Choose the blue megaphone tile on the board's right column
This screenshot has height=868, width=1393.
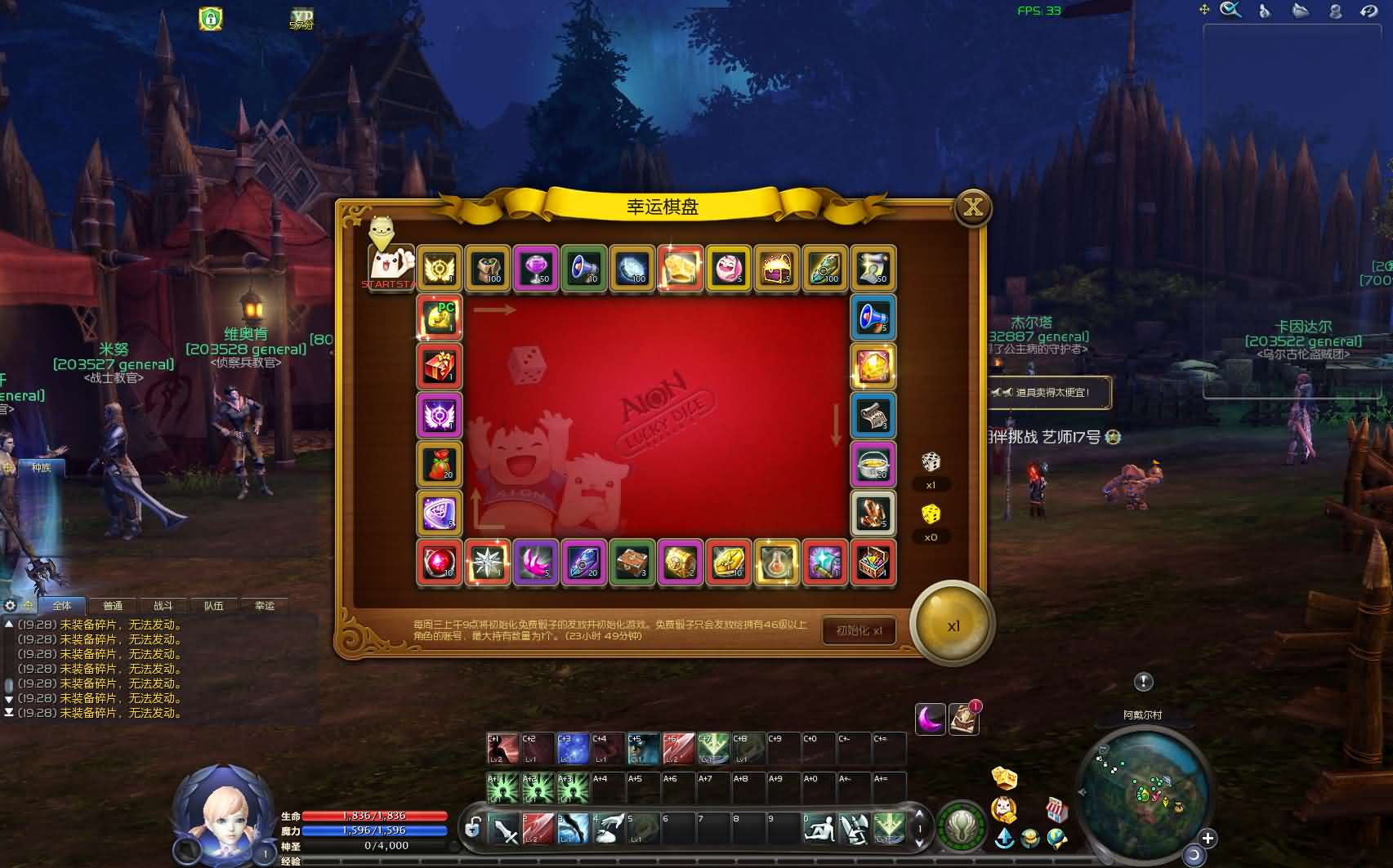point(873,317)
